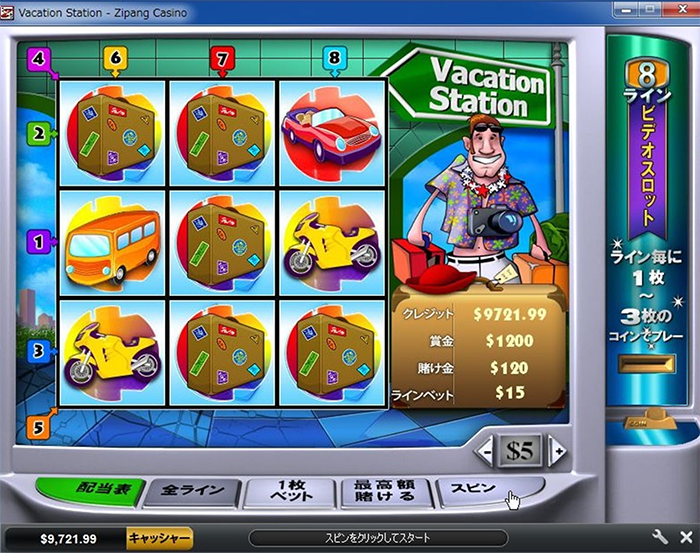Decrease coin value with the minus arrow

[486, 451]
